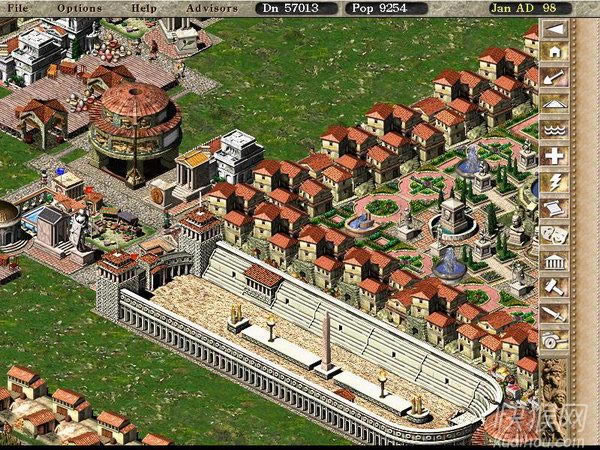Viewport: 600px width, 450px height.
Task: Open the temples lightning bolt button
Action: pos(553,182)
